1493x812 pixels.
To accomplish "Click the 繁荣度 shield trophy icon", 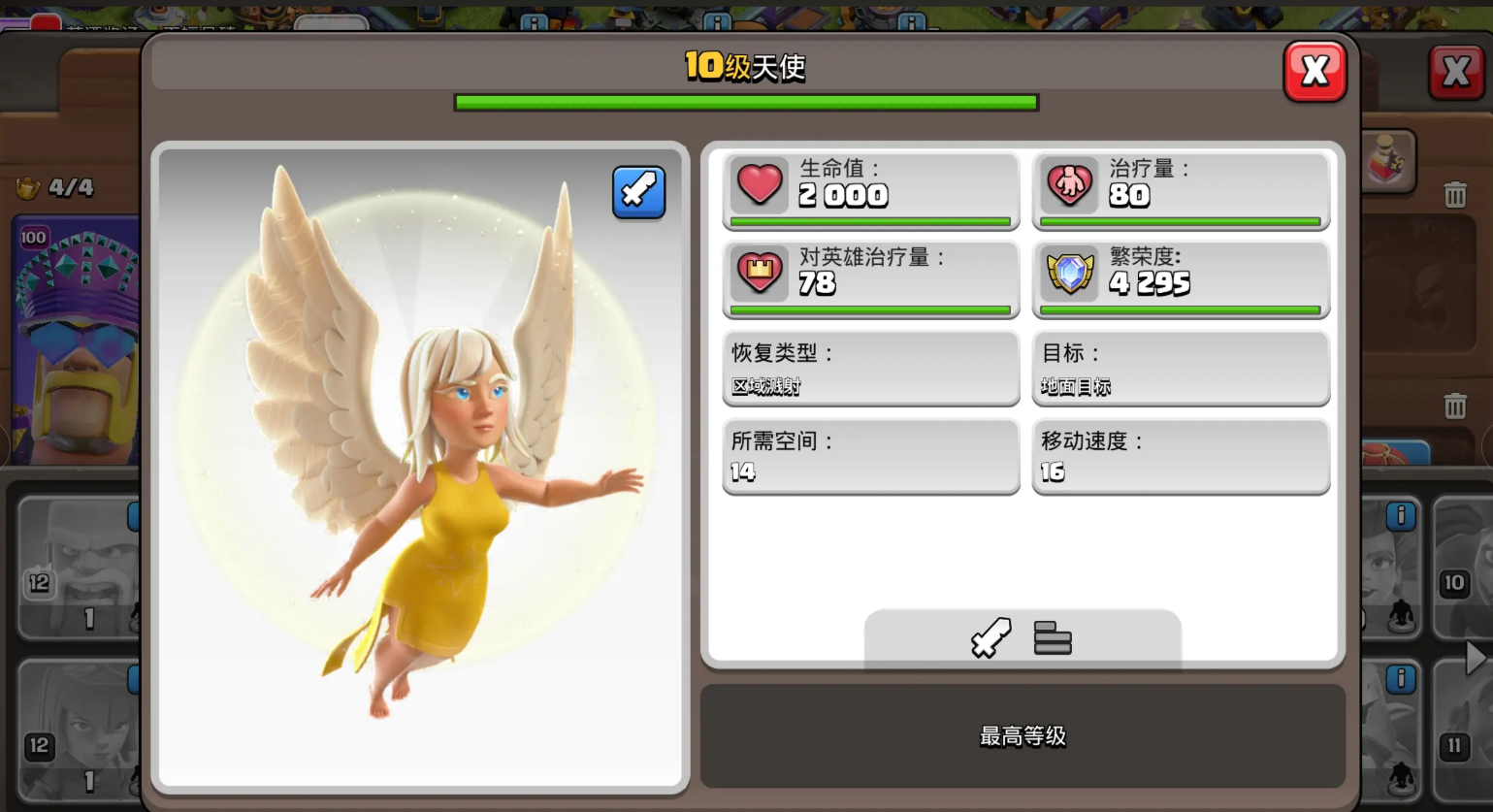I will (x=1069, y=274).
